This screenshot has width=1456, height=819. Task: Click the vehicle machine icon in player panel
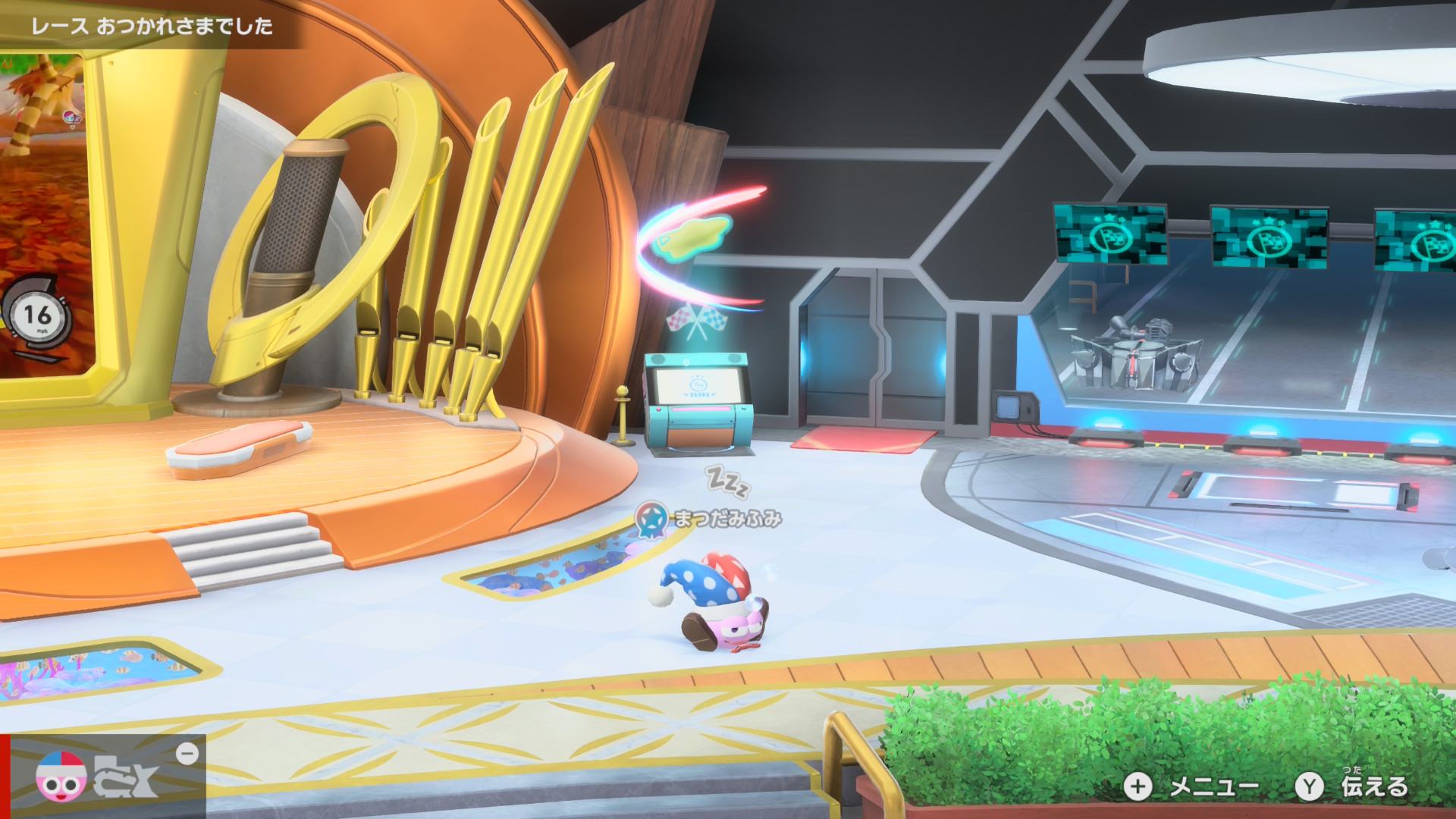[127, 778]
